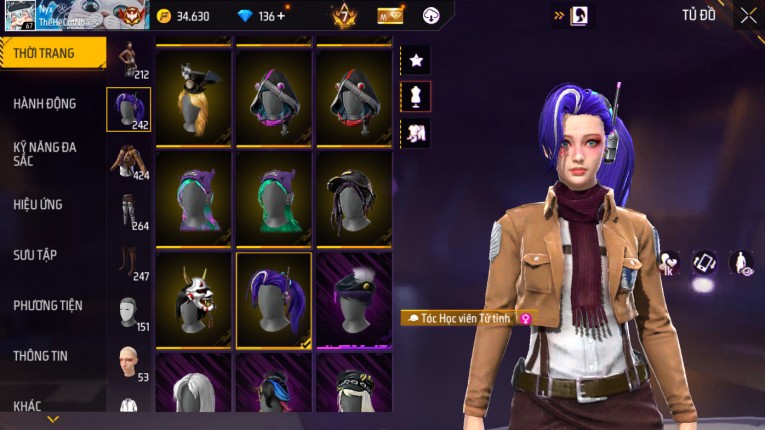Open the HÀNH ĐỘNG tab
This screenshot has height=430, width=765.
(46, 103)
